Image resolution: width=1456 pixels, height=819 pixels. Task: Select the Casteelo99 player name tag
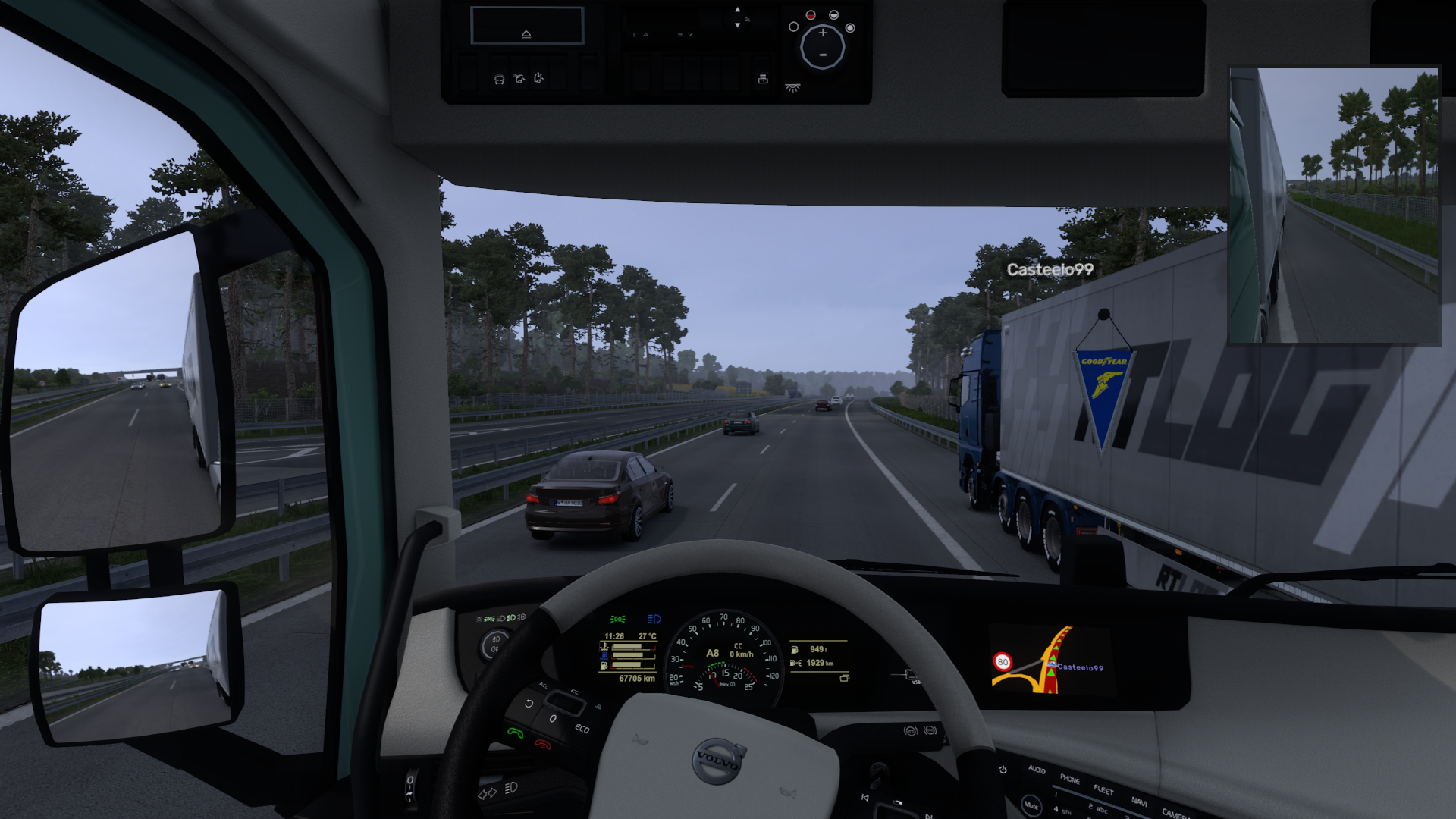1050,270
